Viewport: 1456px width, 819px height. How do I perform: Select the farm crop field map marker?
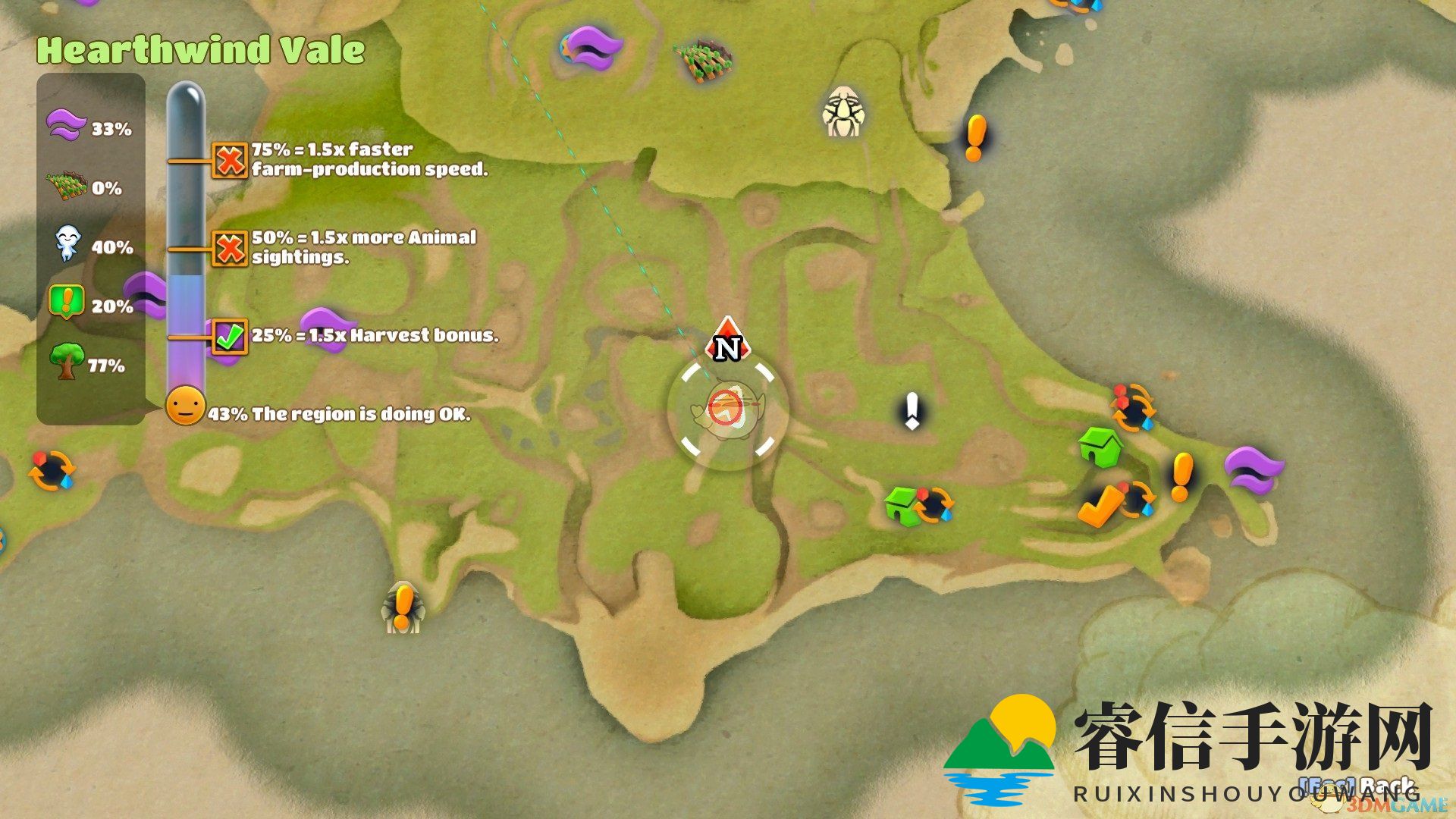coord(703,60)
